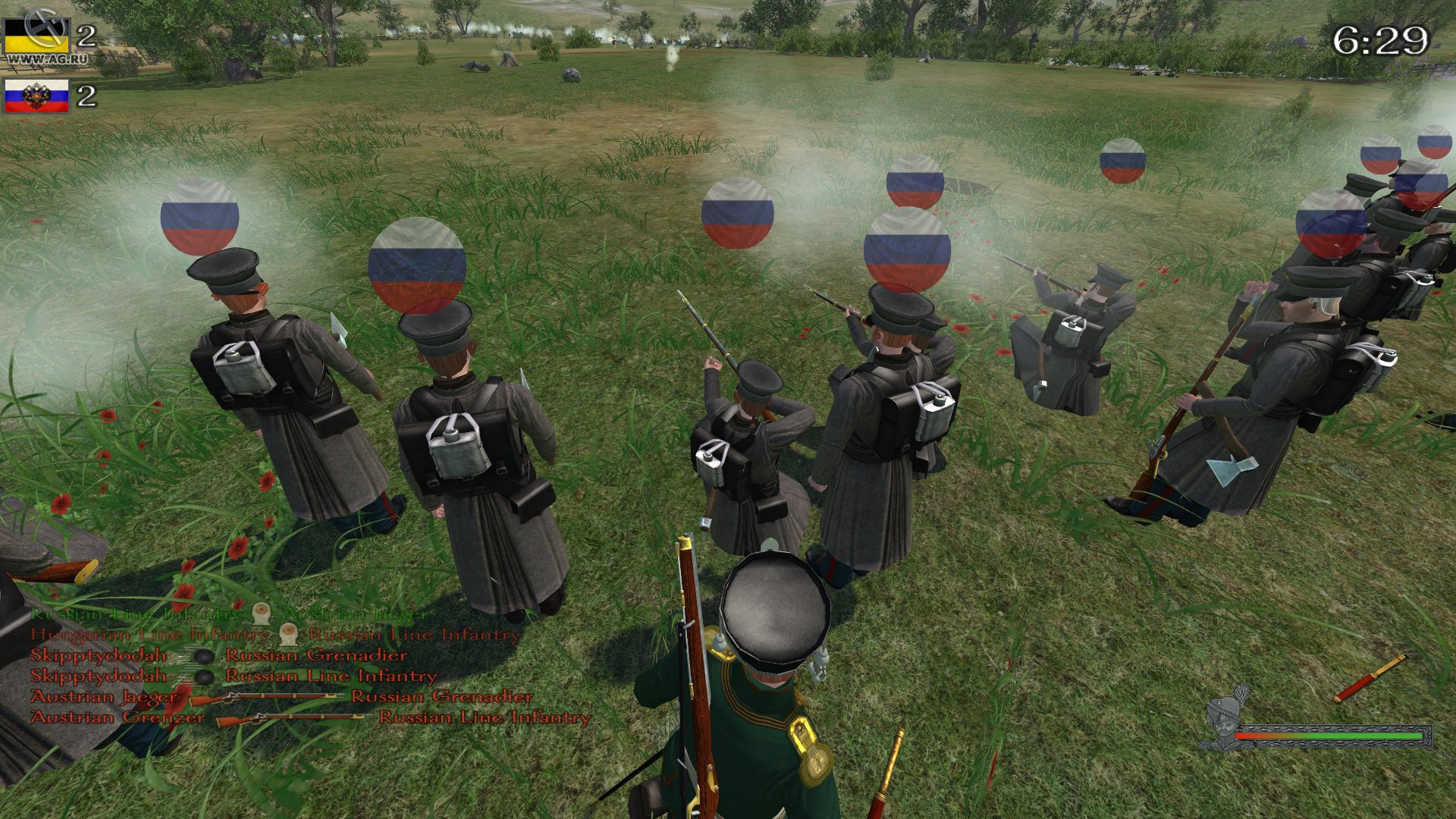
Task: Select the Austrian flag score icon
Action: tap(36, 34)
